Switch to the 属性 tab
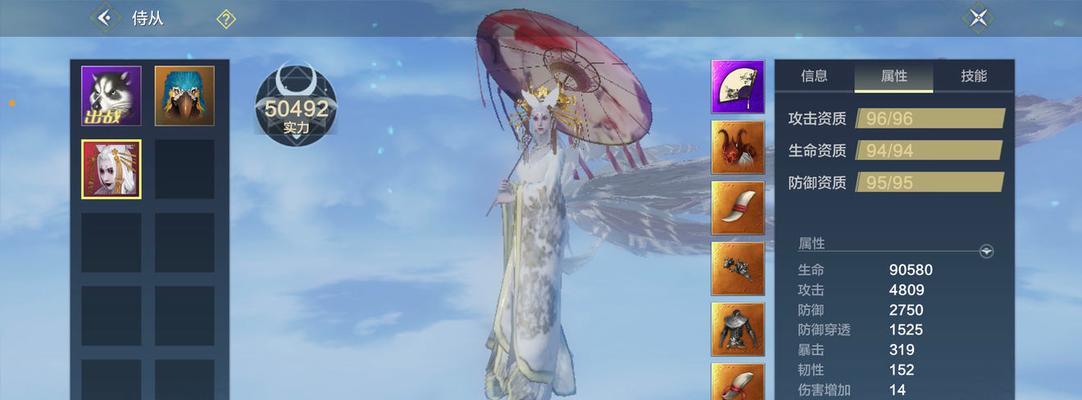 click(x=894, y=76)
